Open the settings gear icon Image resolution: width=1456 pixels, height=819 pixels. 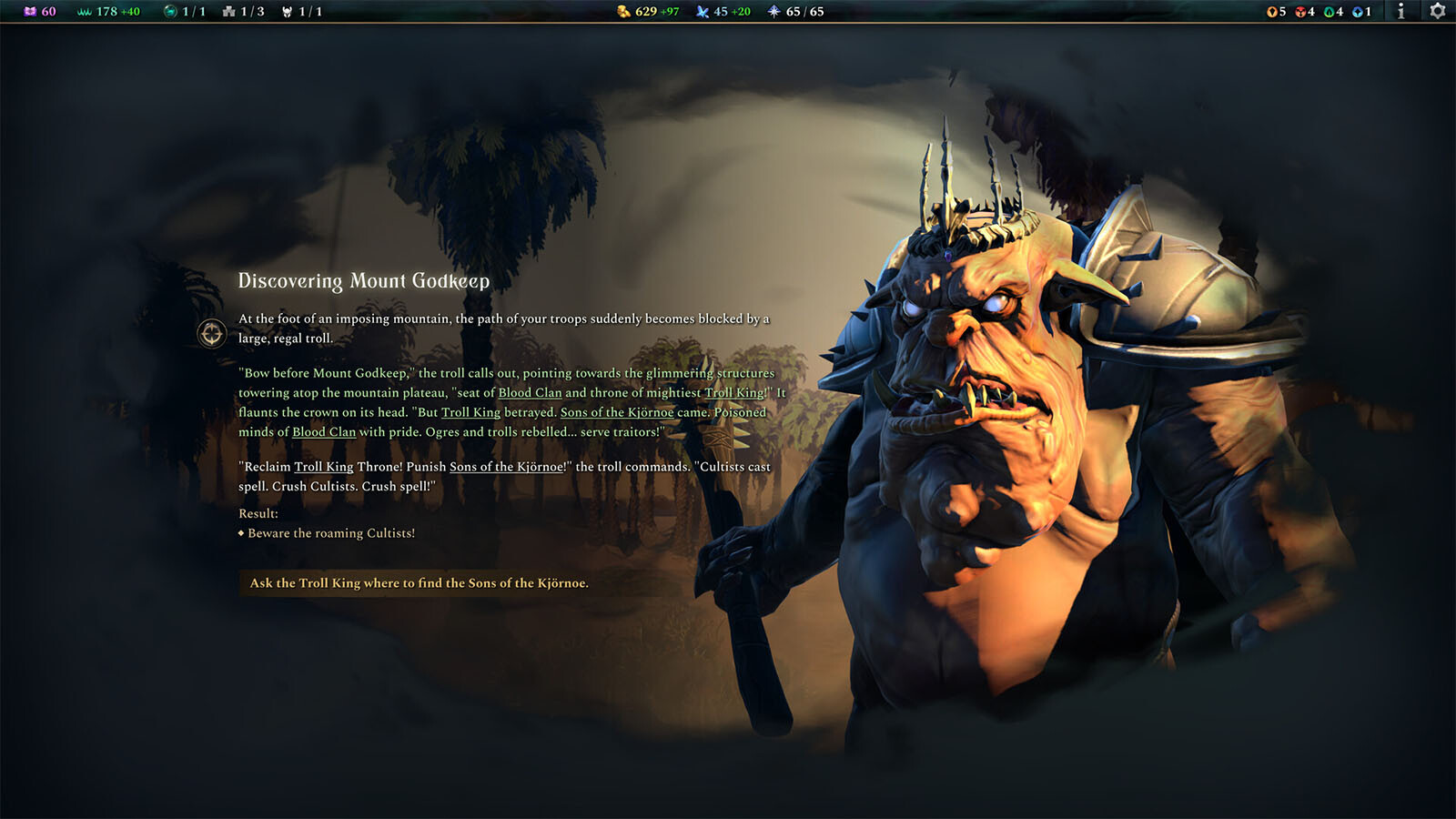click(1438, 12)
